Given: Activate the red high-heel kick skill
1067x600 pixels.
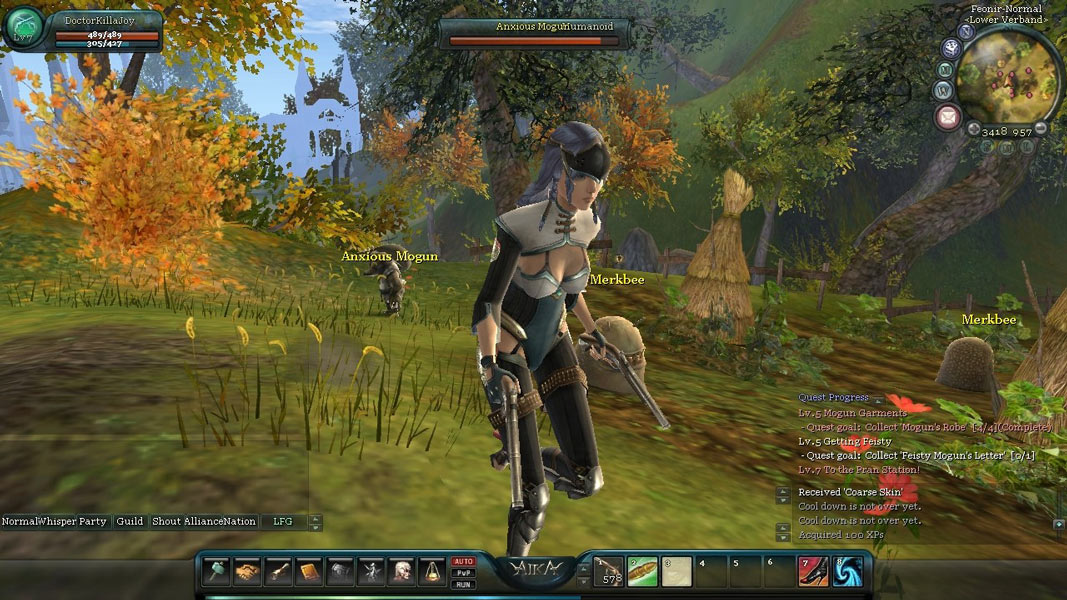Looking at the screenshot, I should 813,571.
